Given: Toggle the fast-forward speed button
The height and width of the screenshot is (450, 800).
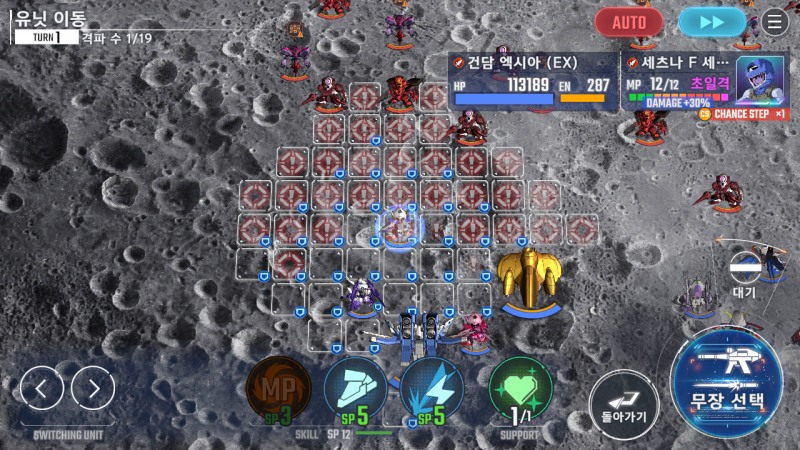Looking at the screenshot, I should coord(711,21).
